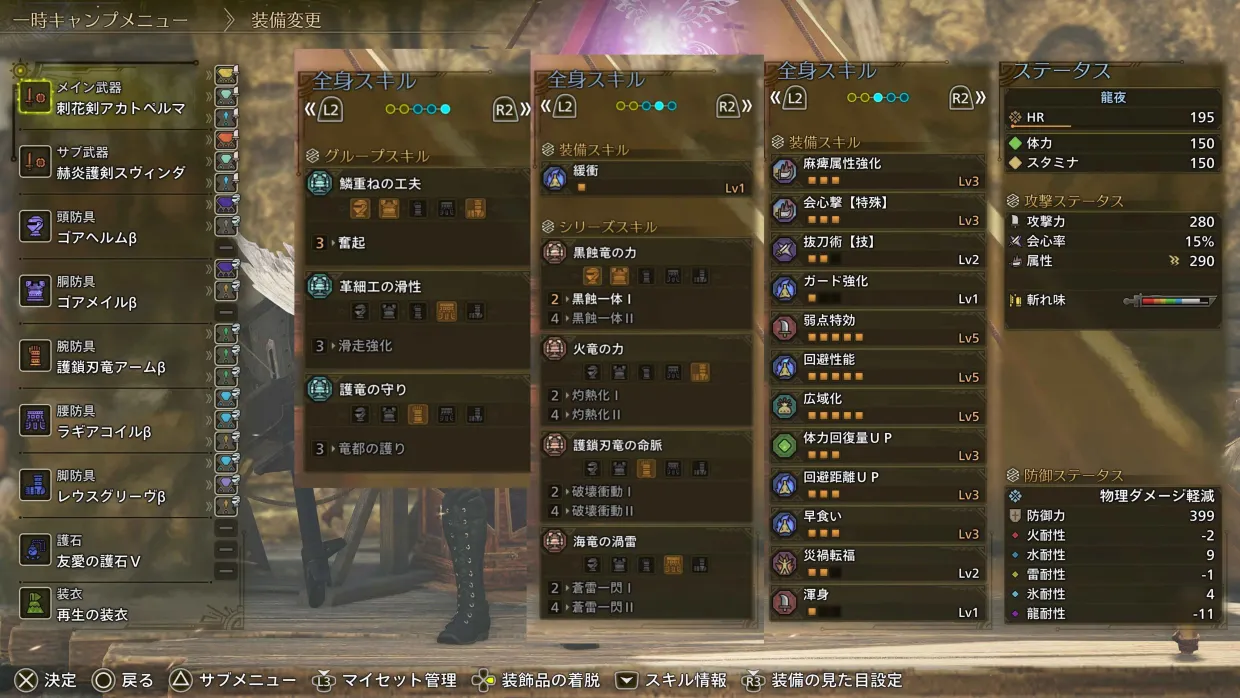
Task: Select the 緩衝 equipment skill row
Action: pos(646,178)
